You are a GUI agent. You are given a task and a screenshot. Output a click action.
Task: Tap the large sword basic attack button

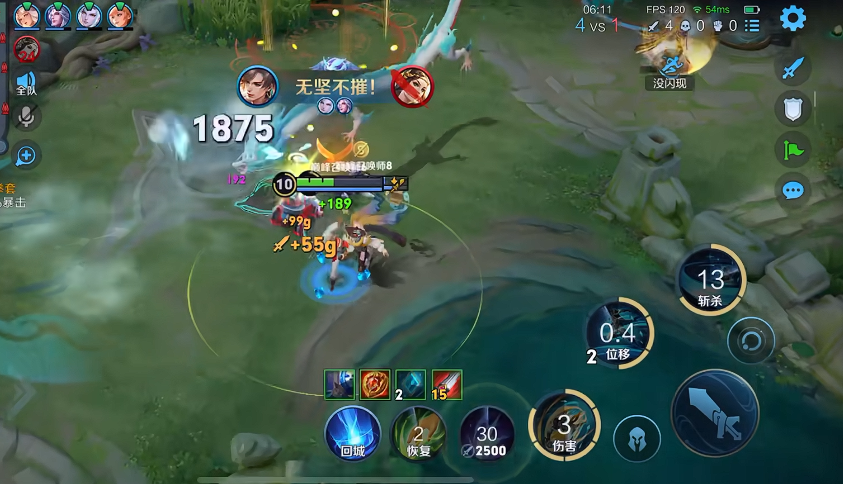715,413
